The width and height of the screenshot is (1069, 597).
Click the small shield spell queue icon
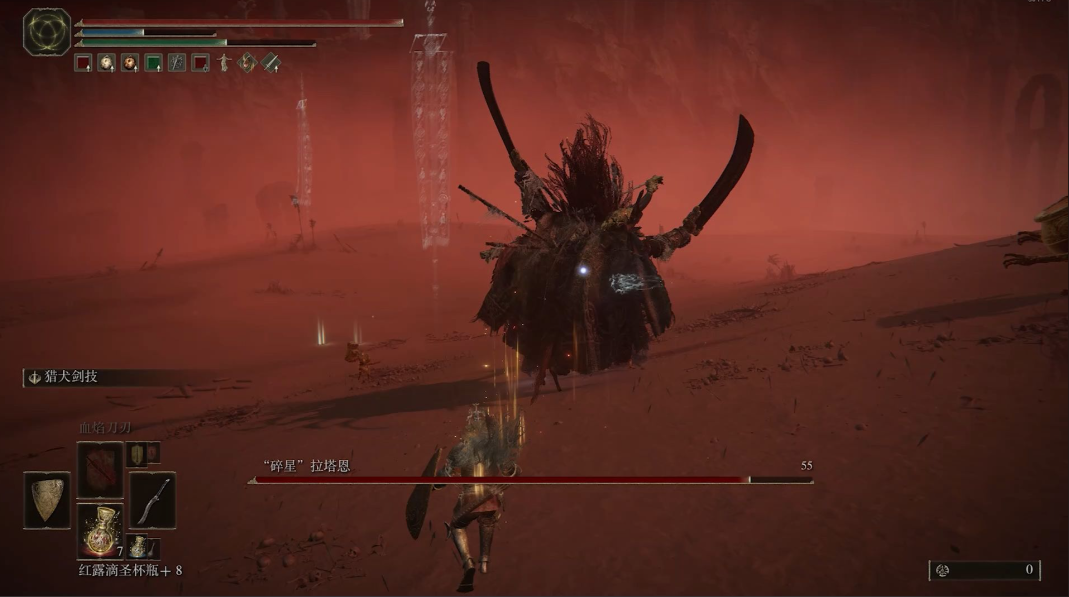136,454
